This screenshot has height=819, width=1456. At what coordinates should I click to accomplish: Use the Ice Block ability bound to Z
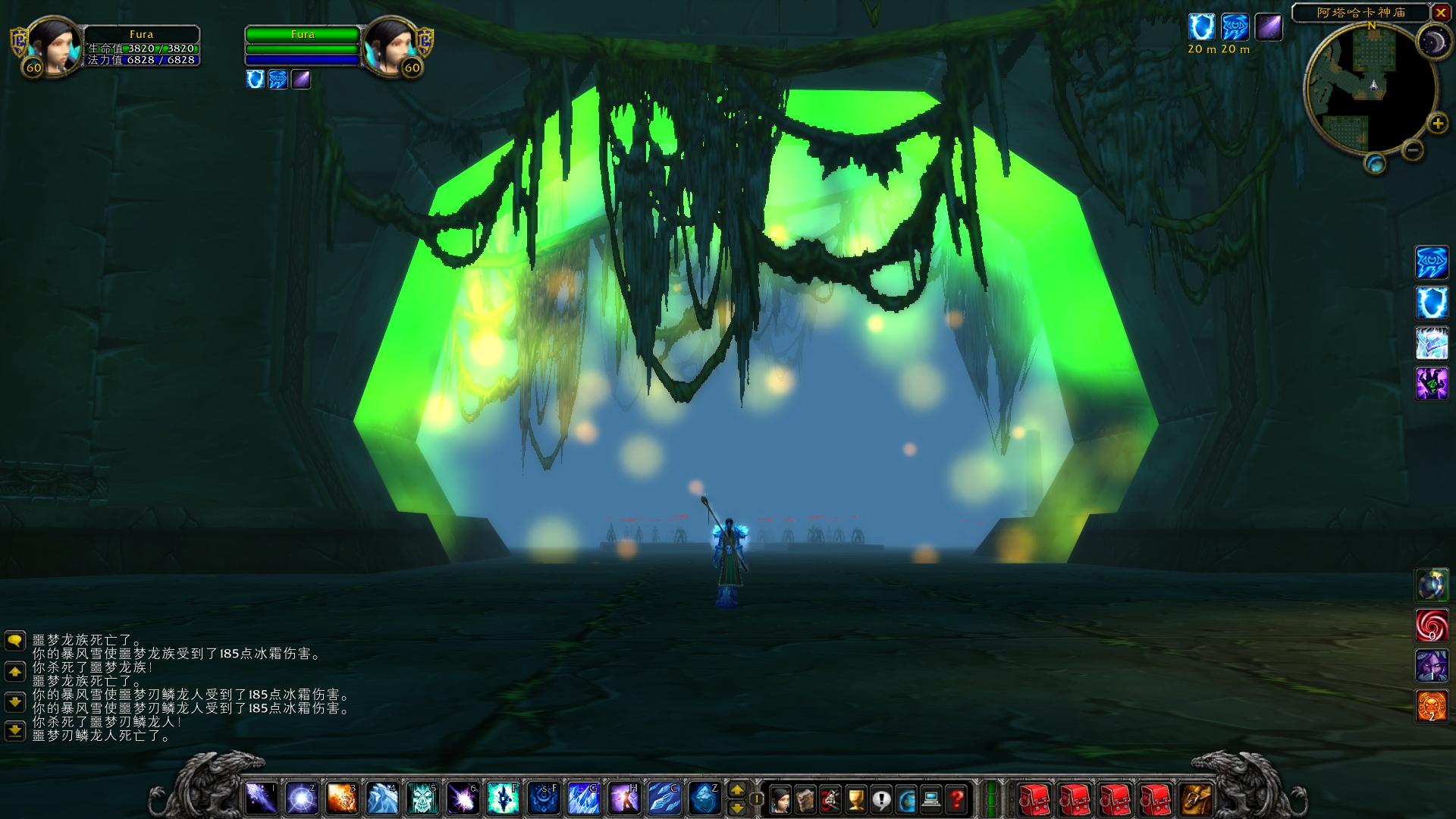(x=704, y=798)
